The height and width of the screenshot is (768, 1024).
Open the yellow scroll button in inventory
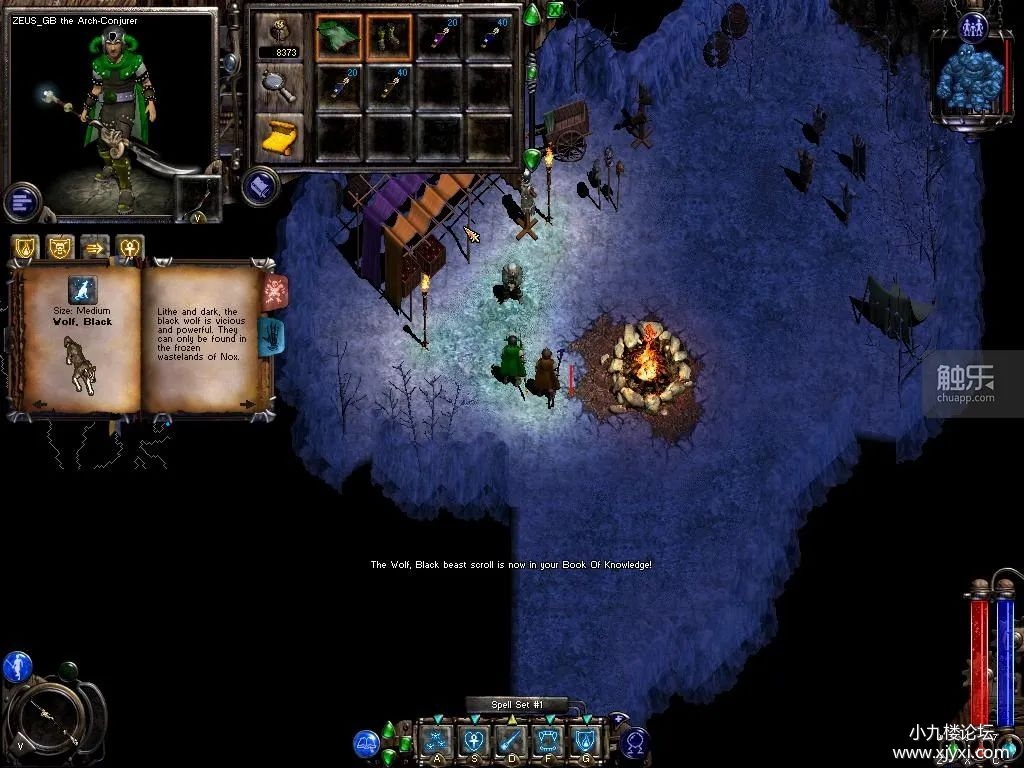tap(279, 137)
